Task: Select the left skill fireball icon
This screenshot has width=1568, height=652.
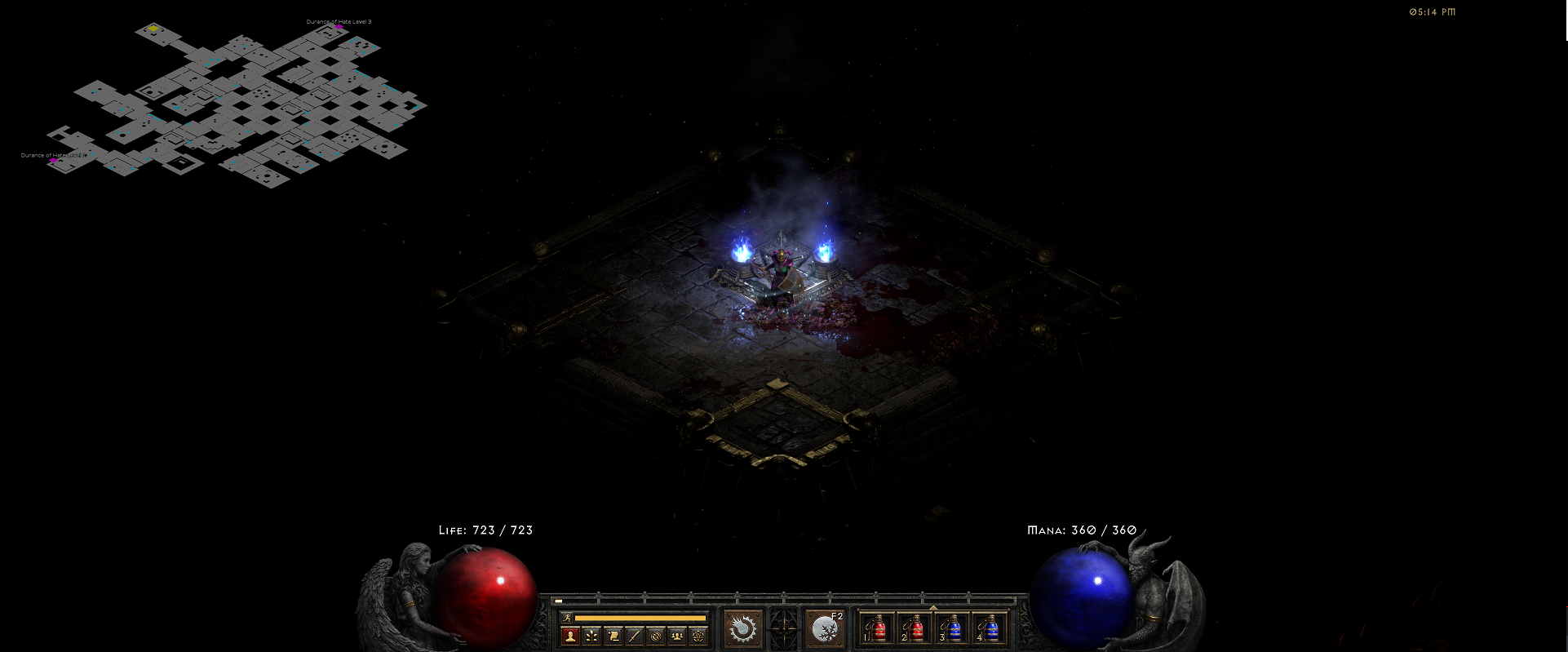Action: click(742, 629)
